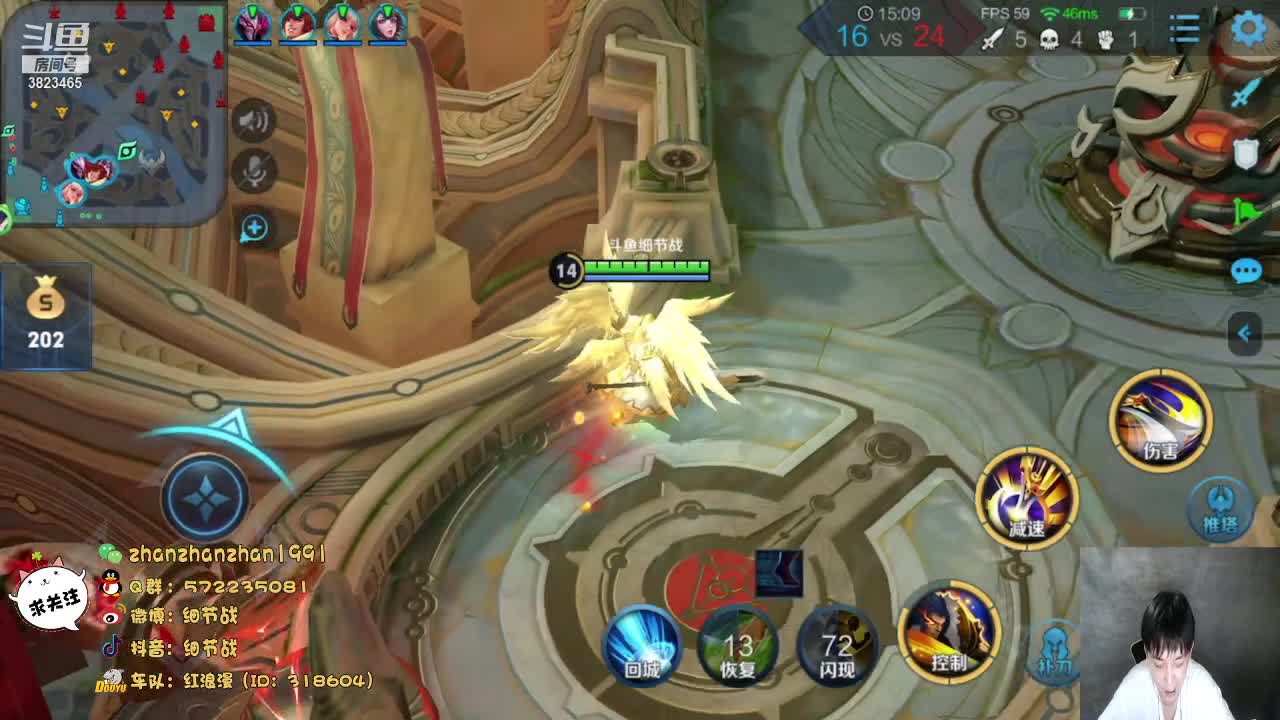Cast the 减速 slow skill

pos(1027,498)
